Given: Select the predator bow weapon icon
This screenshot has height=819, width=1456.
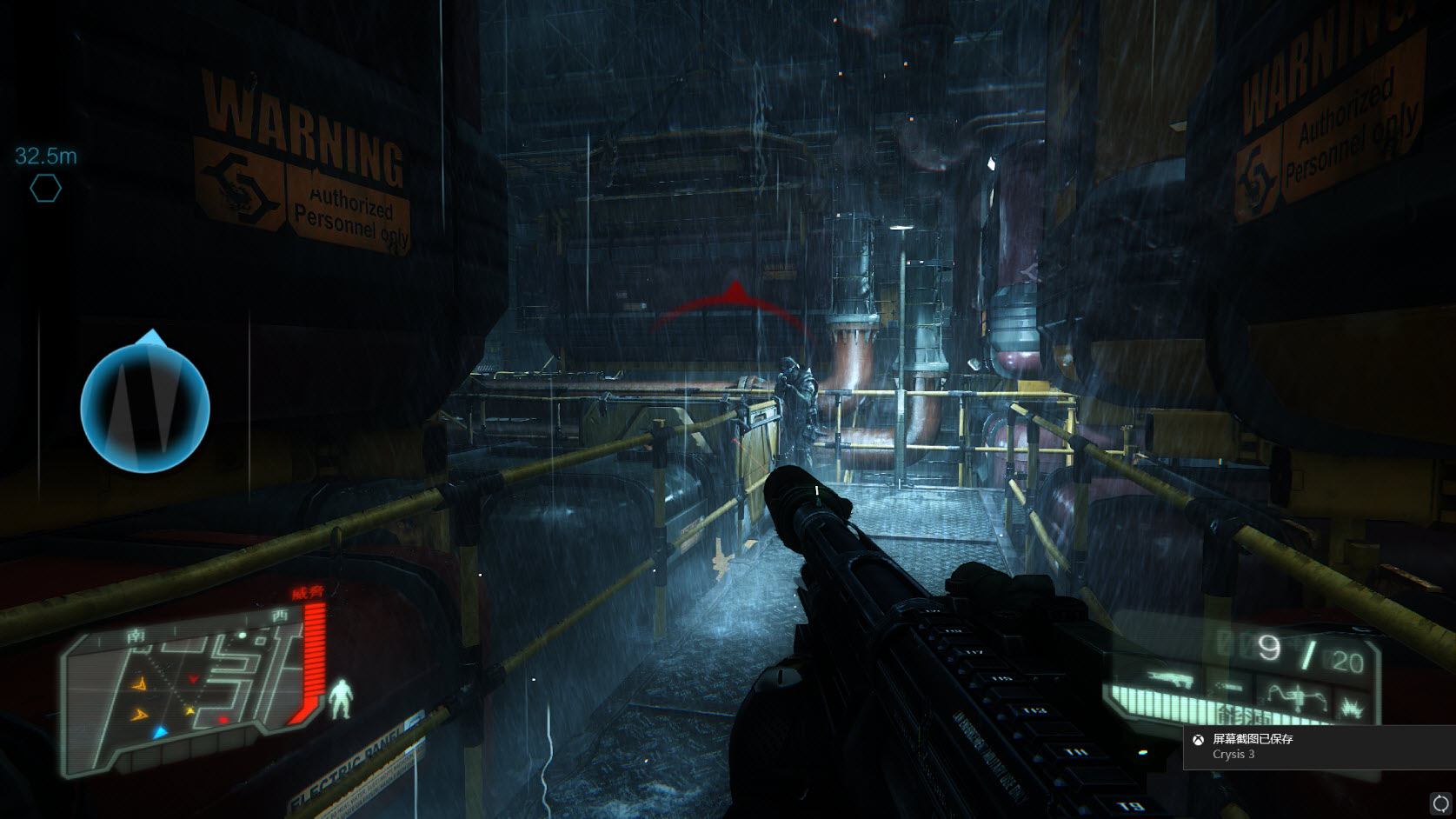Looking at the screenshot, I should coord(1295,696).
